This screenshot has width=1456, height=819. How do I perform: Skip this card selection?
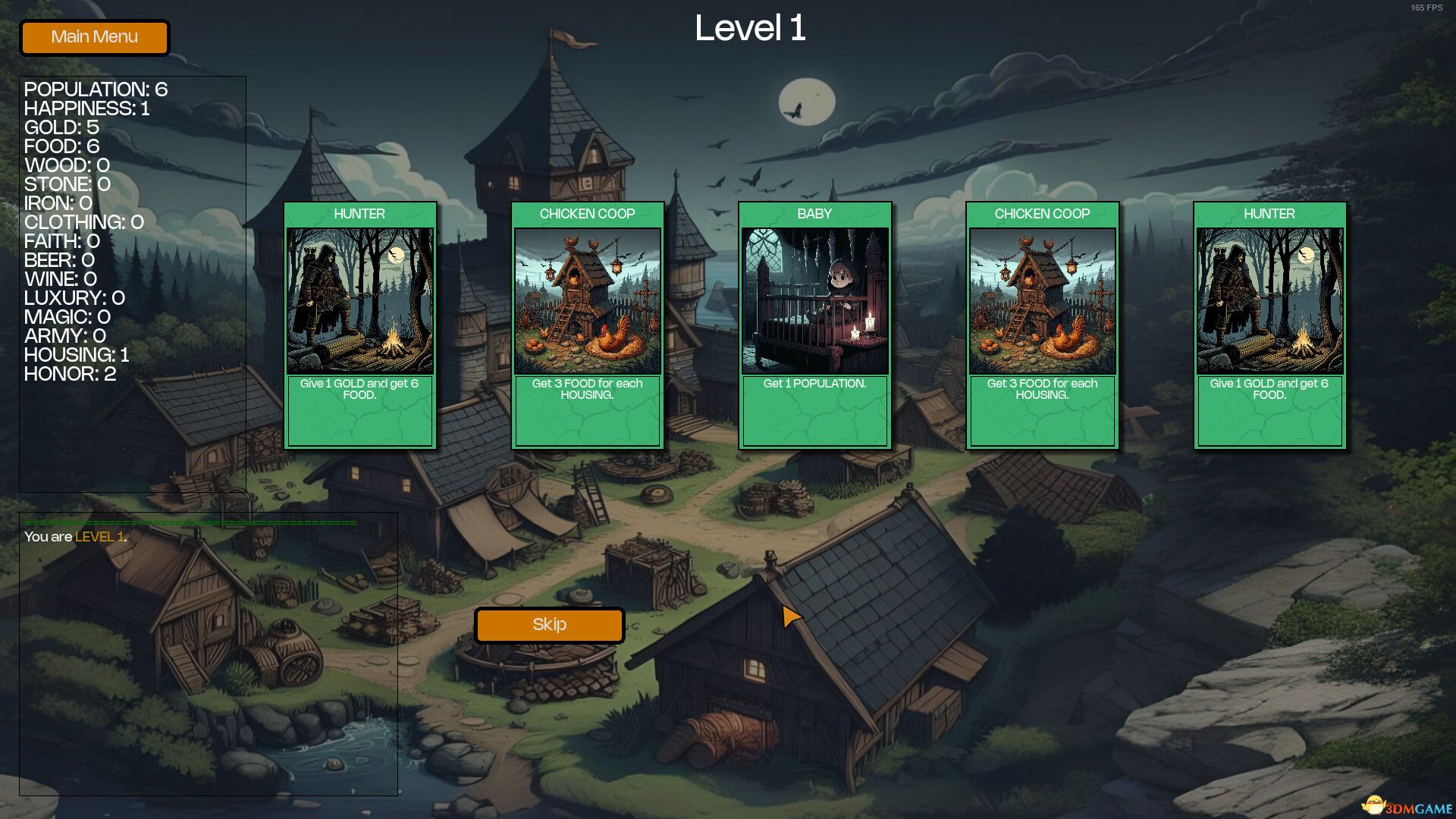coord(549,625)
